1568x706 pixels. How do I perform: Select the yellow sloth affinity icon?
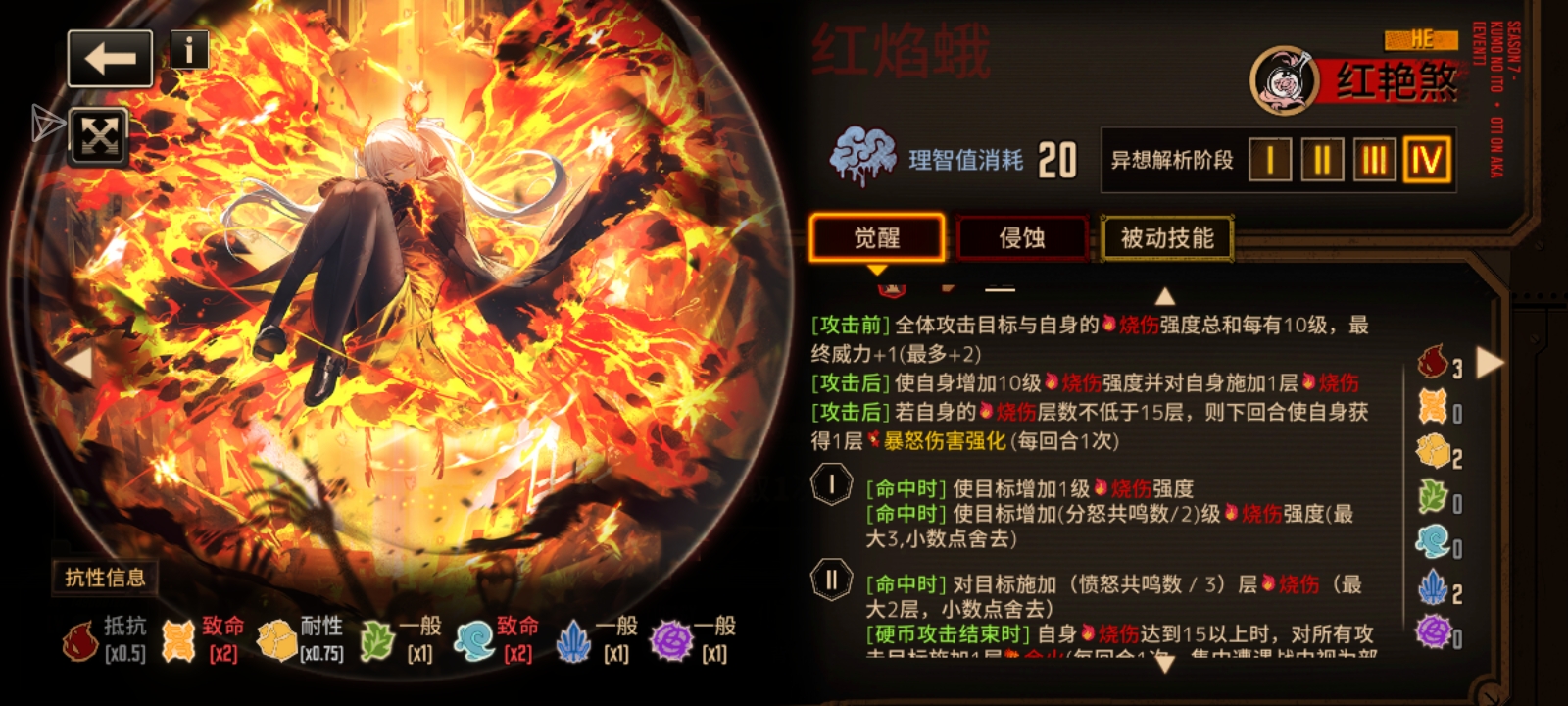tap(1433, 449)
